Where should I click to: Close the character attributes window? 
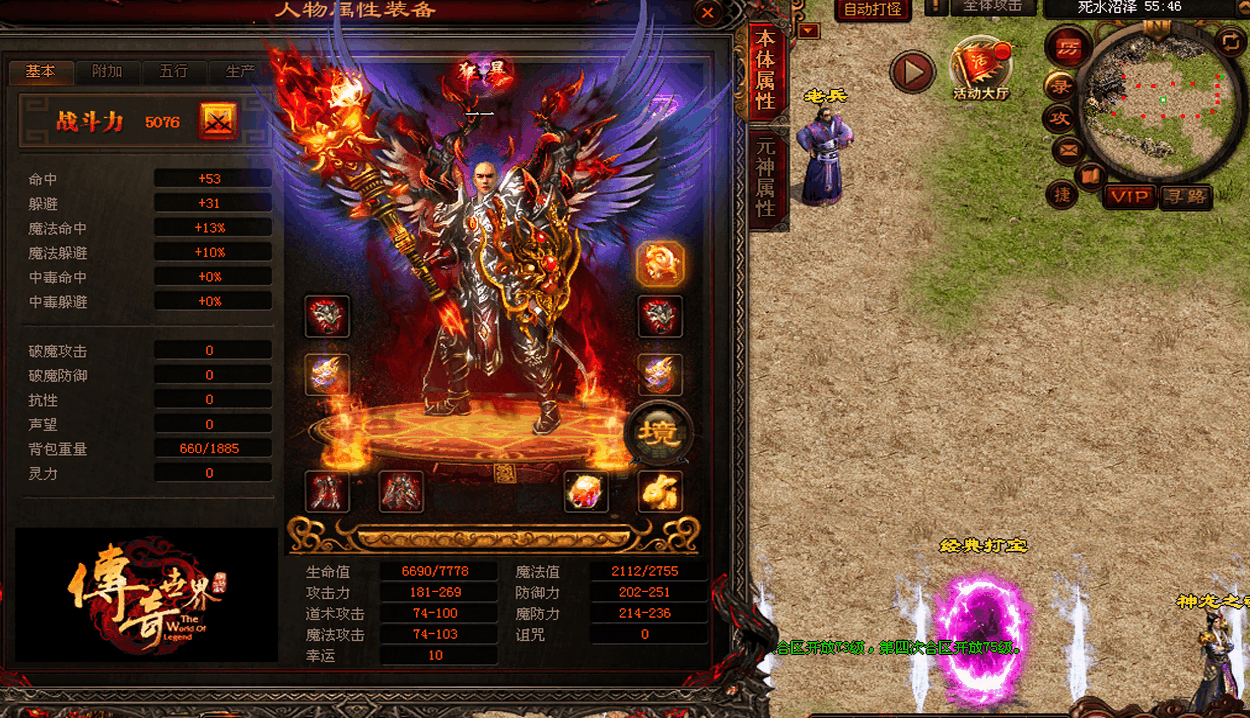click(708, 13)
